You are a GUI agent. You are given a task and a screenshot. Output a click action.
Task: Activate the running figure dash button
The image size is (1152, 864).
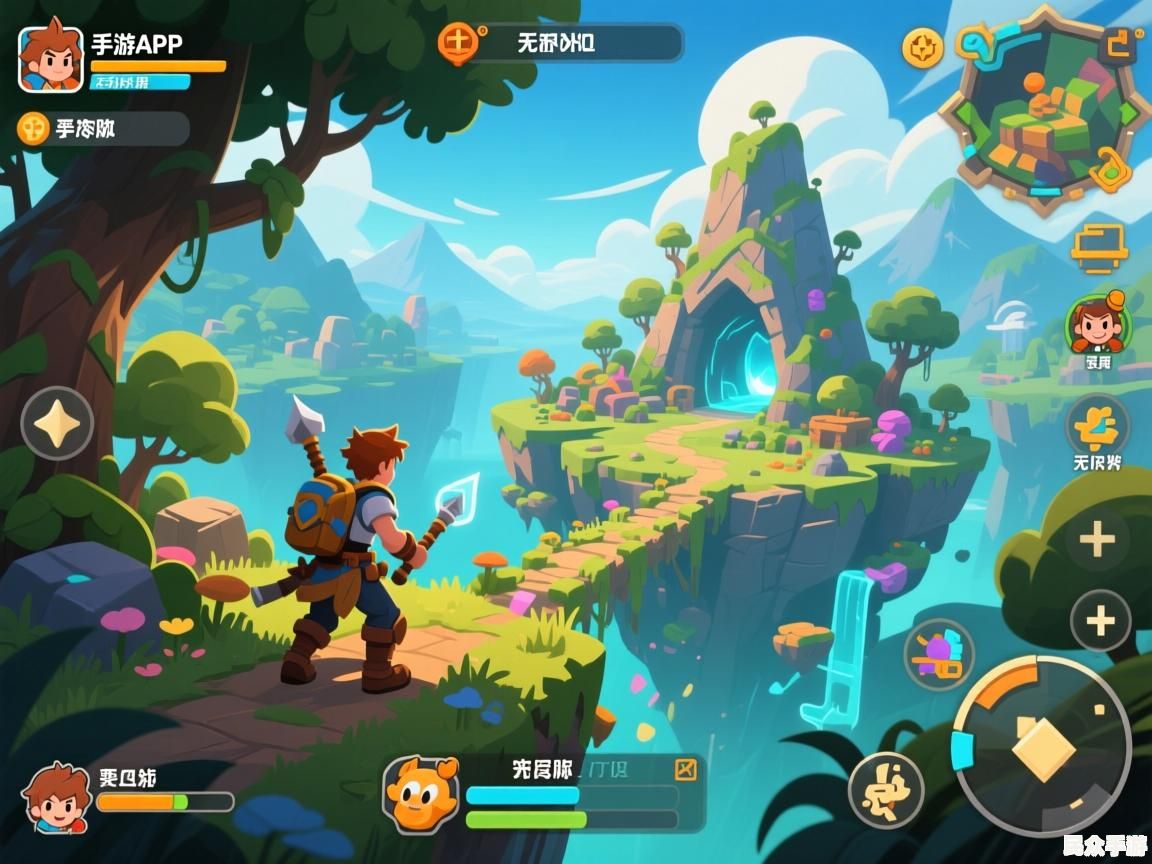885,790
